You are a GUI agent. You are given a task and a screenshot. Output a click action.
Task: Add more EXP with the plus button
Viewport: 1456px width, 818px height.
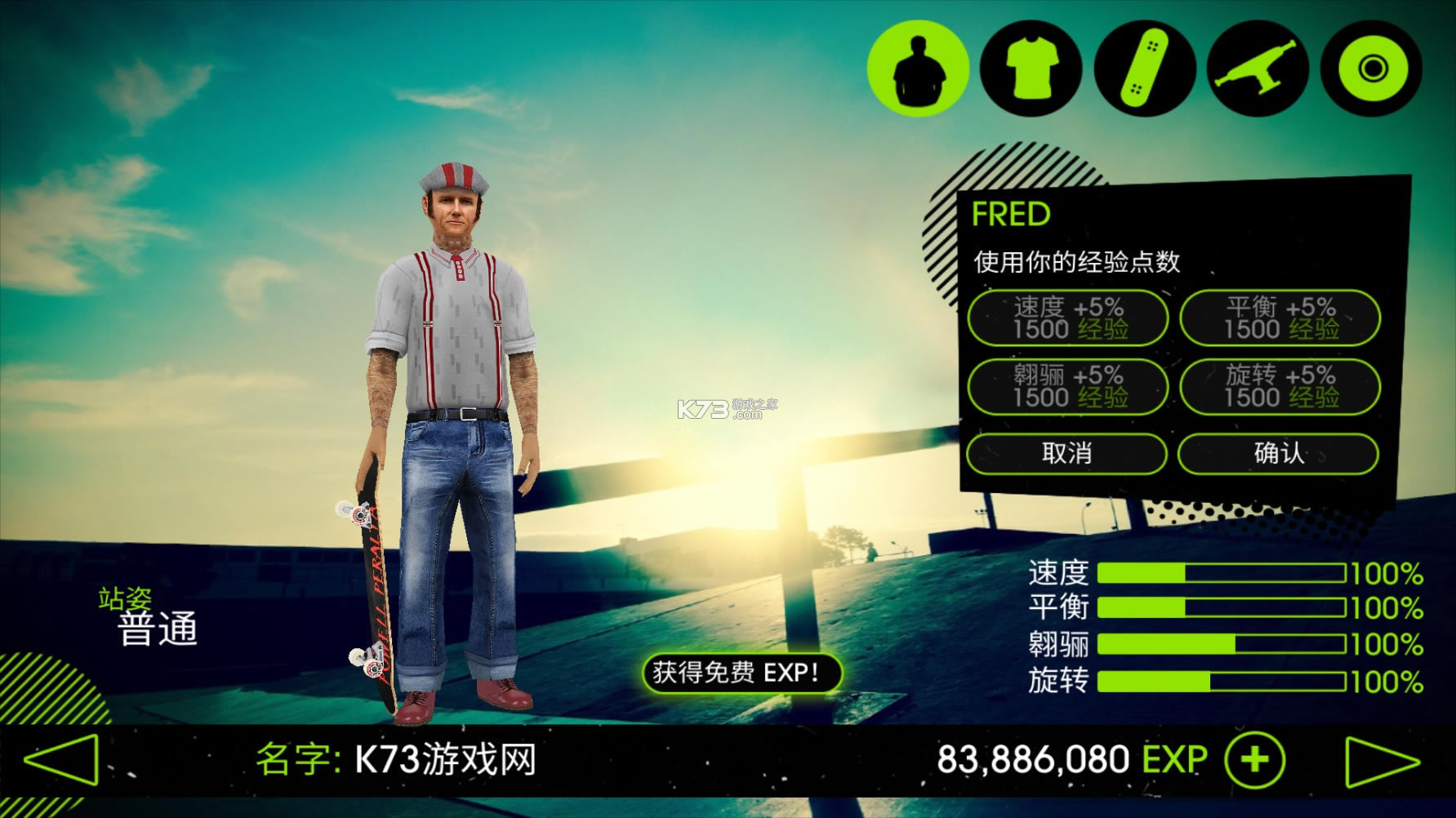[x=1255, y=760]
